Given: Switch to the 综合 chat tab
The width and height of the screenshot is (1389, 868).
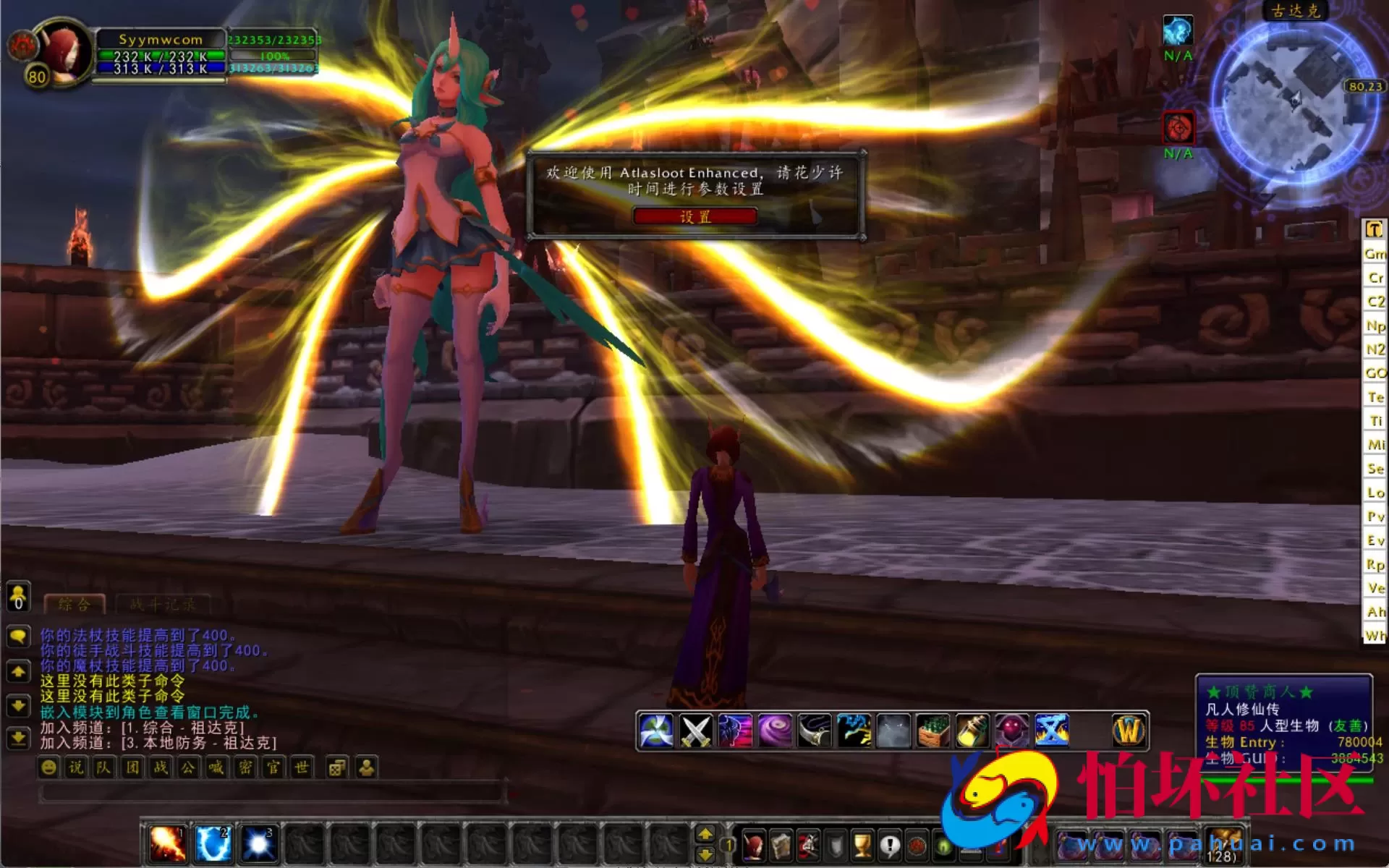Looking at the screenshot, I should click(75, 603).
